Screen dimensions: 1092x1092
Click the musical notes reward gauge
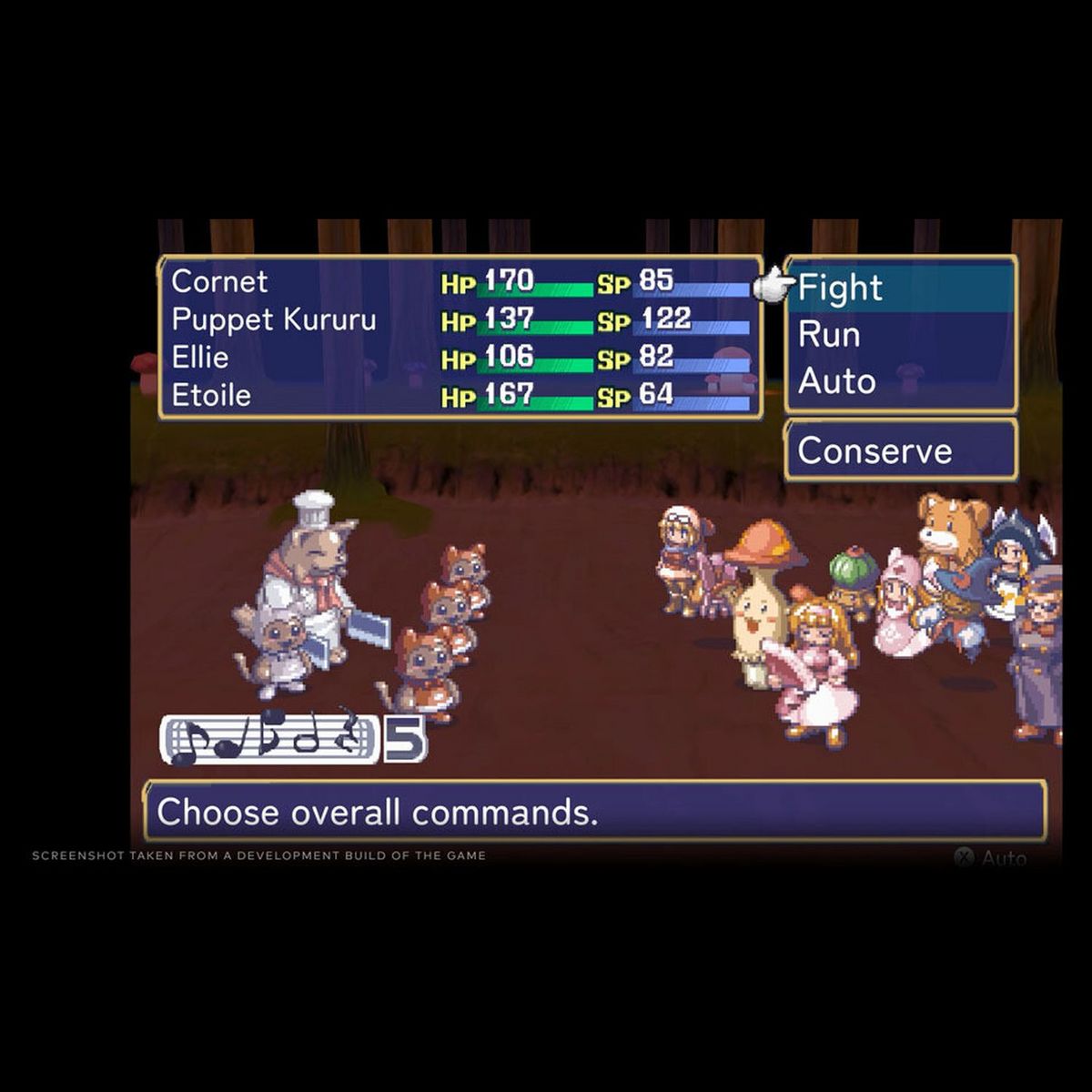click(x=270, y=740)
